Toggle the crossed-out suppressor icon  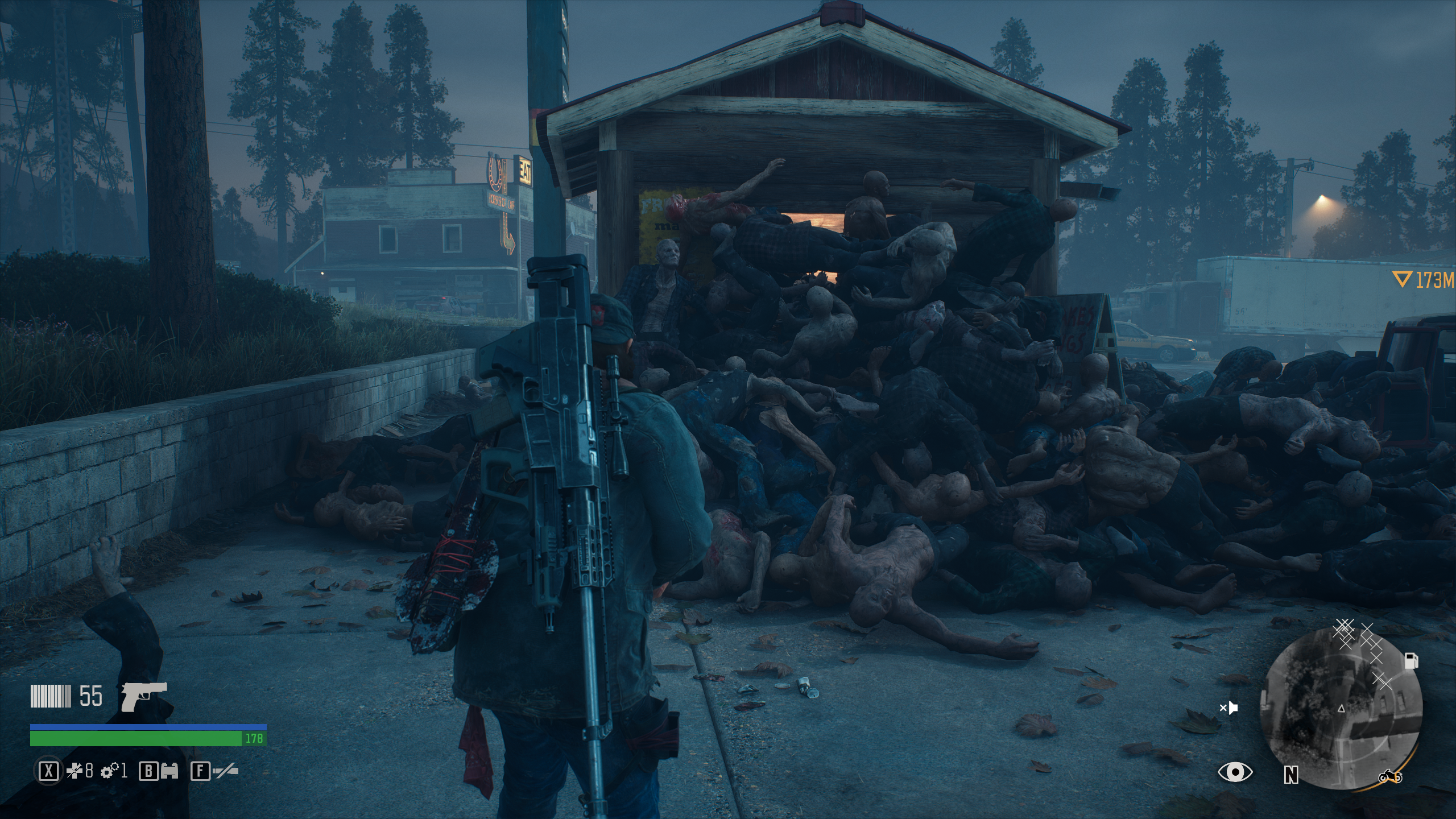225,772
